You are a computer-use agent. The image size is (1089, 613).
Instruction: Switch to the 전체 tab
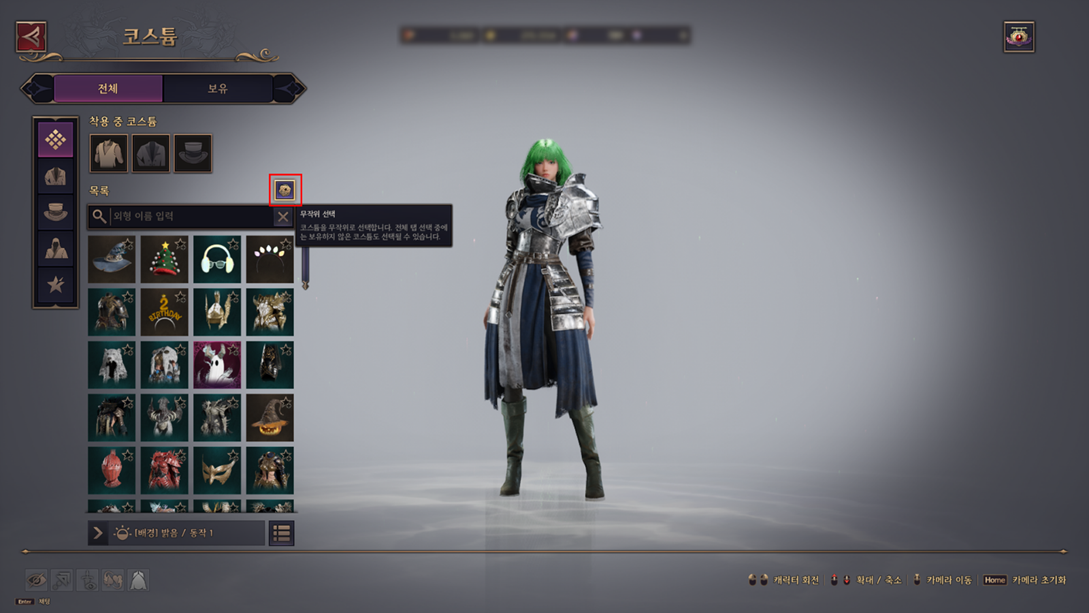[108, 89]
